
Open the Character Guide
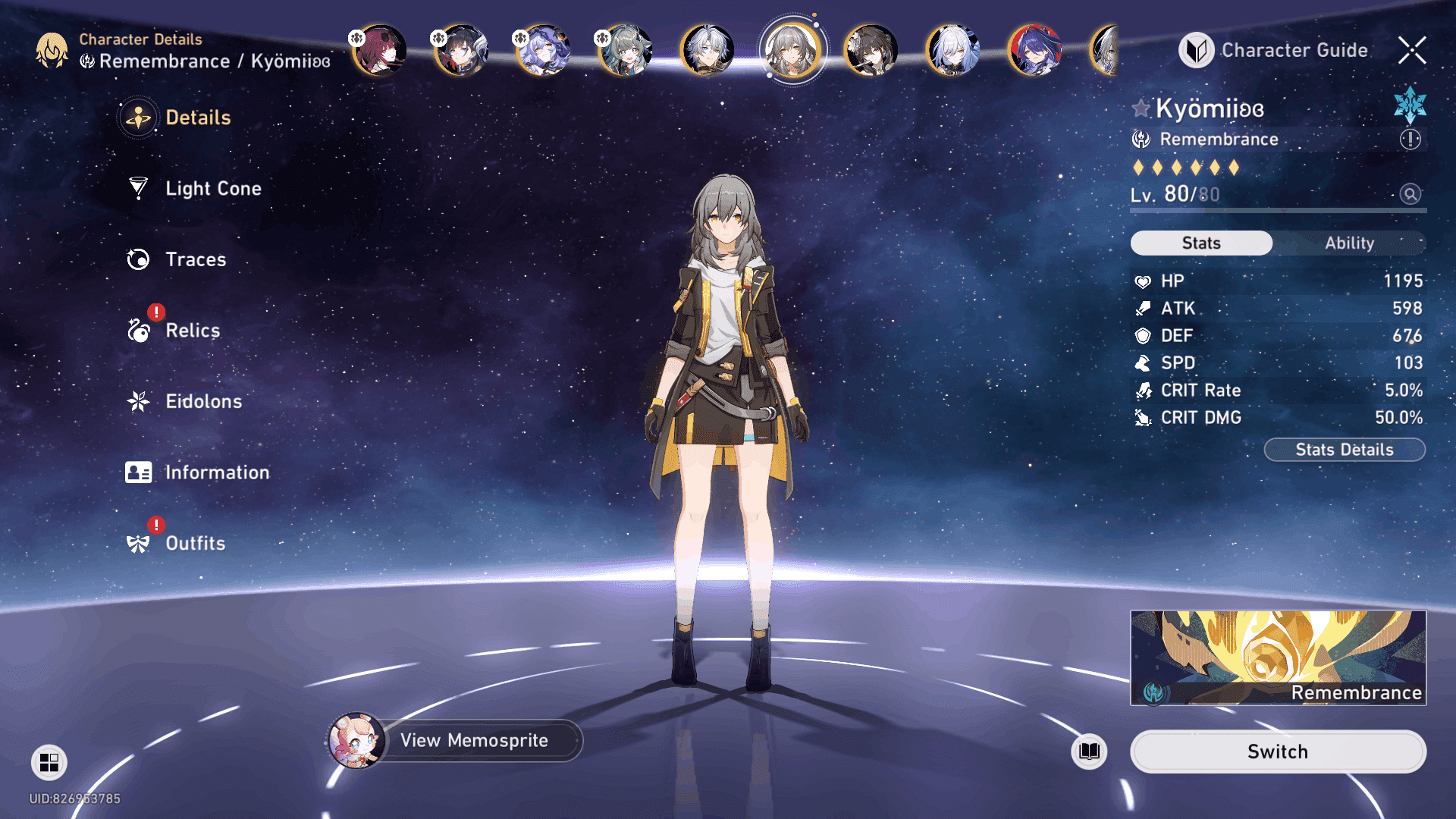(x=1274, y=50)
